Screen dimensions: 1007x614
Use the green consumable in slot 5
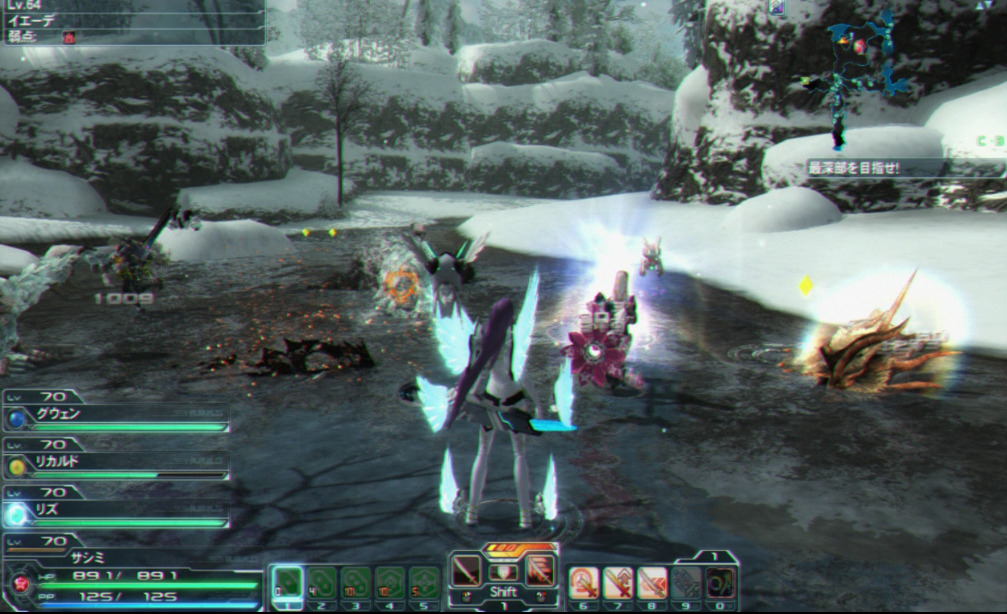point(424,582)
